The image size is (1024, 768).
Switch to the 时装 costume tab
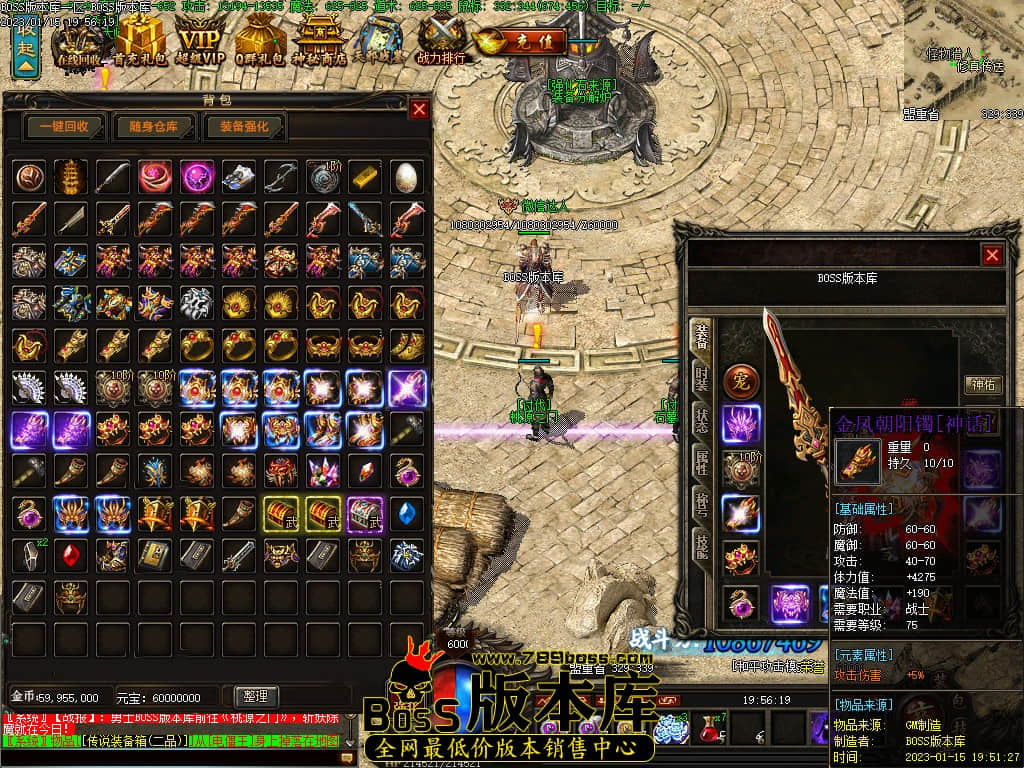pyautogui.click(x=702, y=380)
